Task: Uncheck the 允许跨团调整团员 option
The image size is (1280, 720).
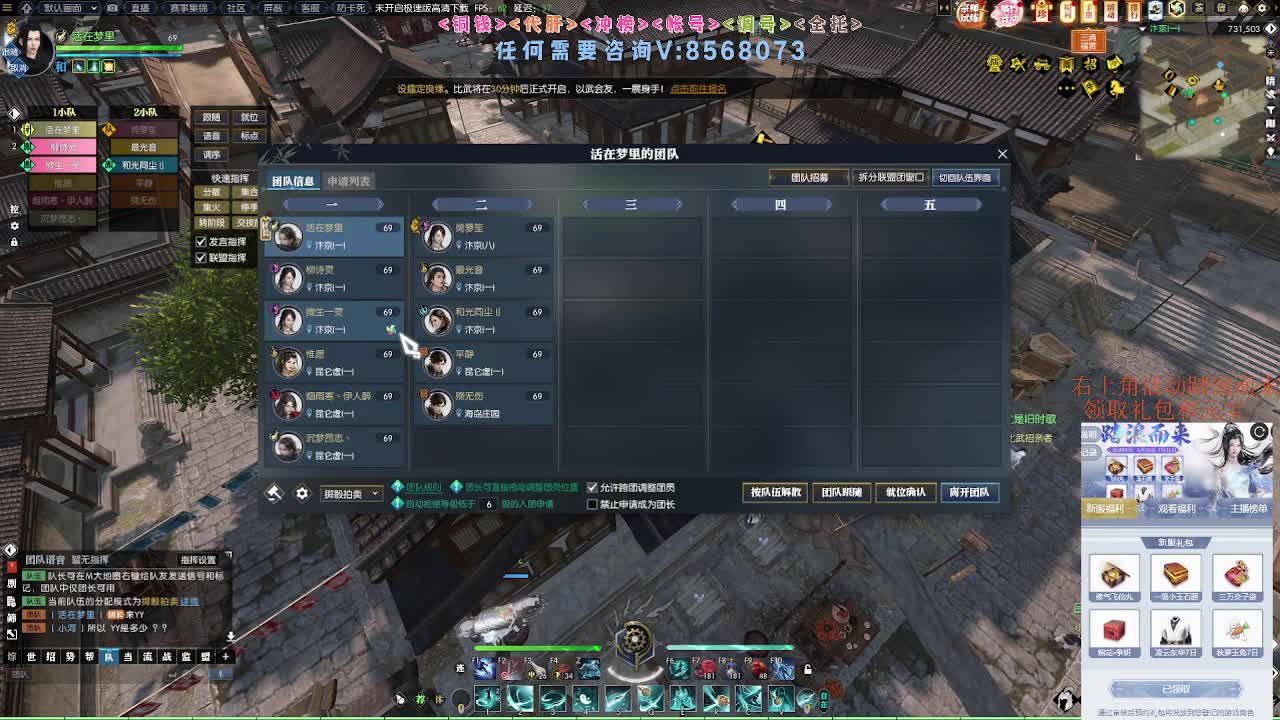Action: [x=590, y=488]
